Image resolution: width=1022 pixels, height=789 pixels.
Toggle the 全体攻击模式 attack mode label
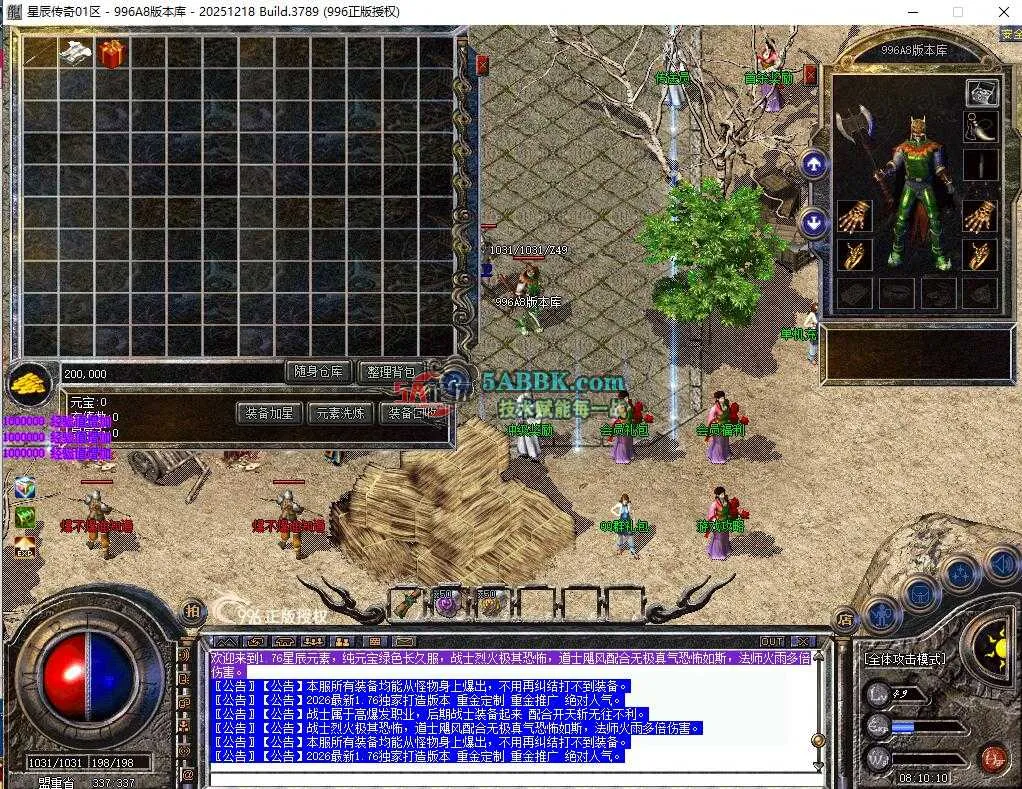[x=905, y=659]
